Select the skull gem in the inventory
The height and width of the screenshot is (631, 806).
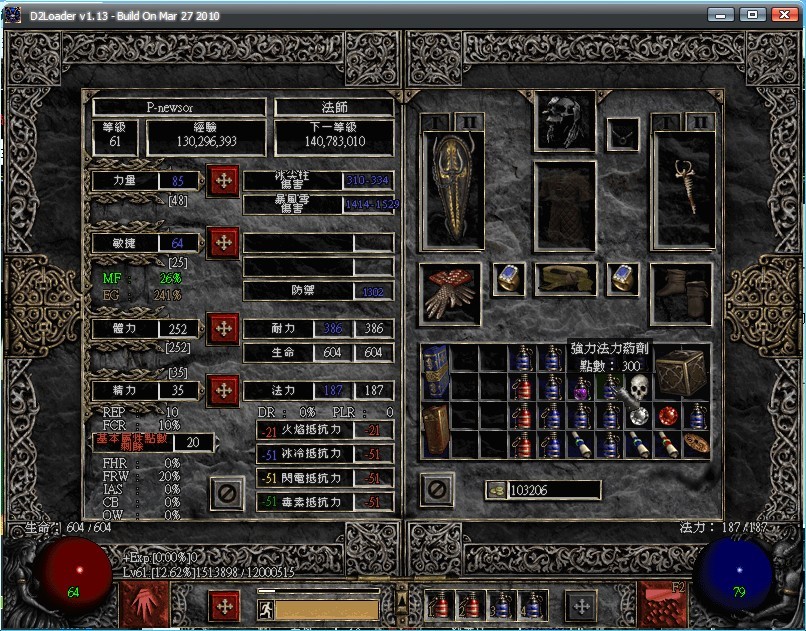[638, 387]
